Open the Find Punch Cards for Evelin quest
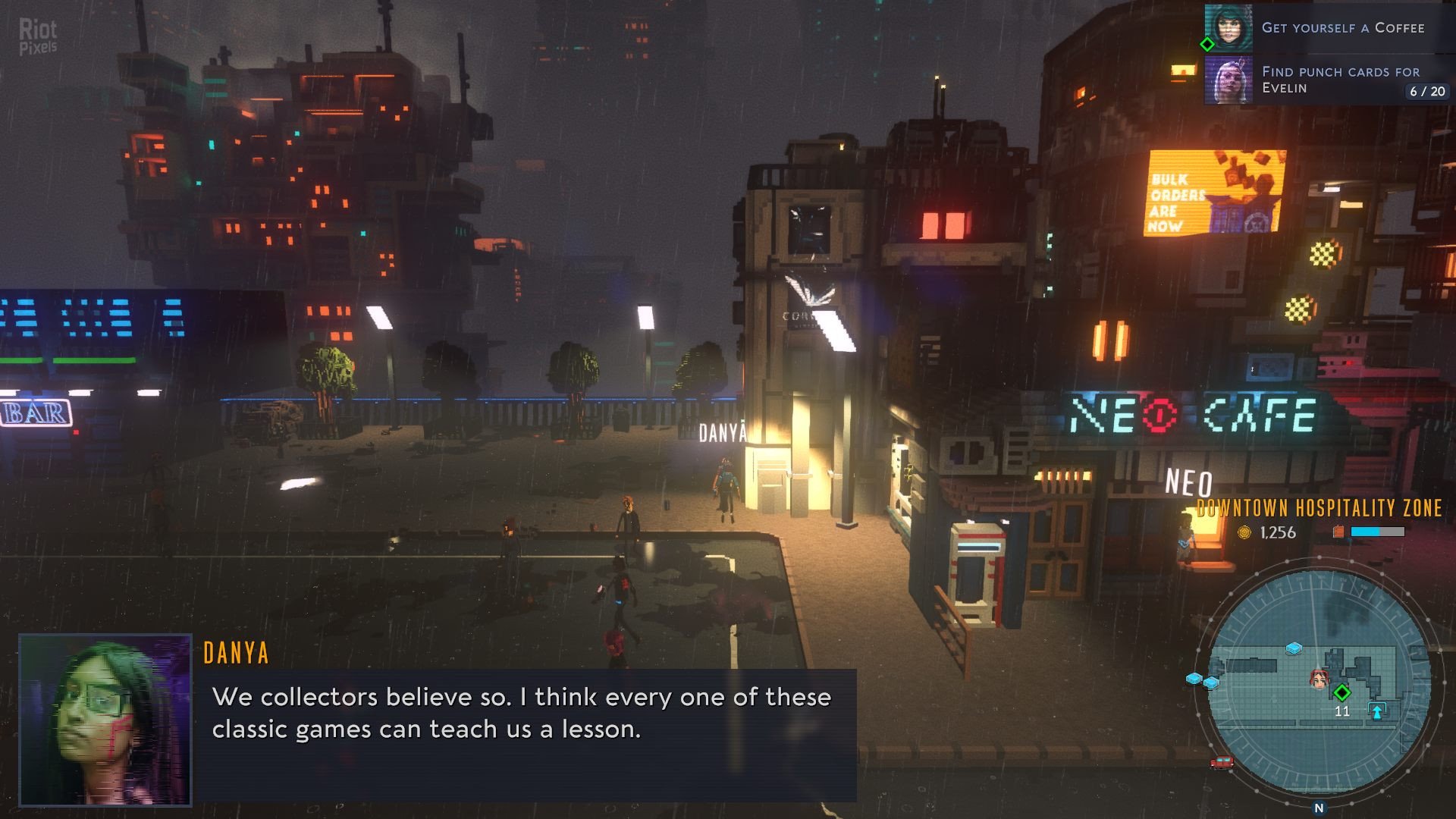This screenshot has width=1456, height=819. [x=1341, y=80]
